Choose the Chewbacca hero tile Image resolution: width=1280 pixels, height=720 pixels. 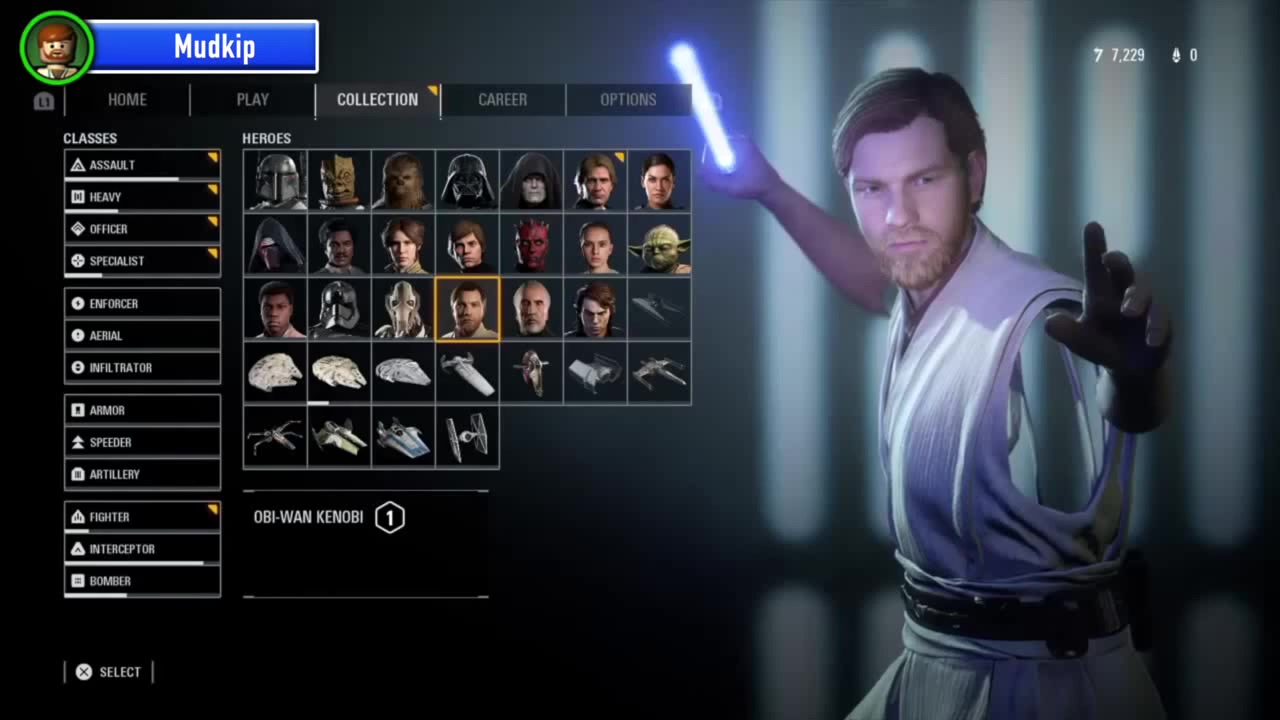click(403, 181)
